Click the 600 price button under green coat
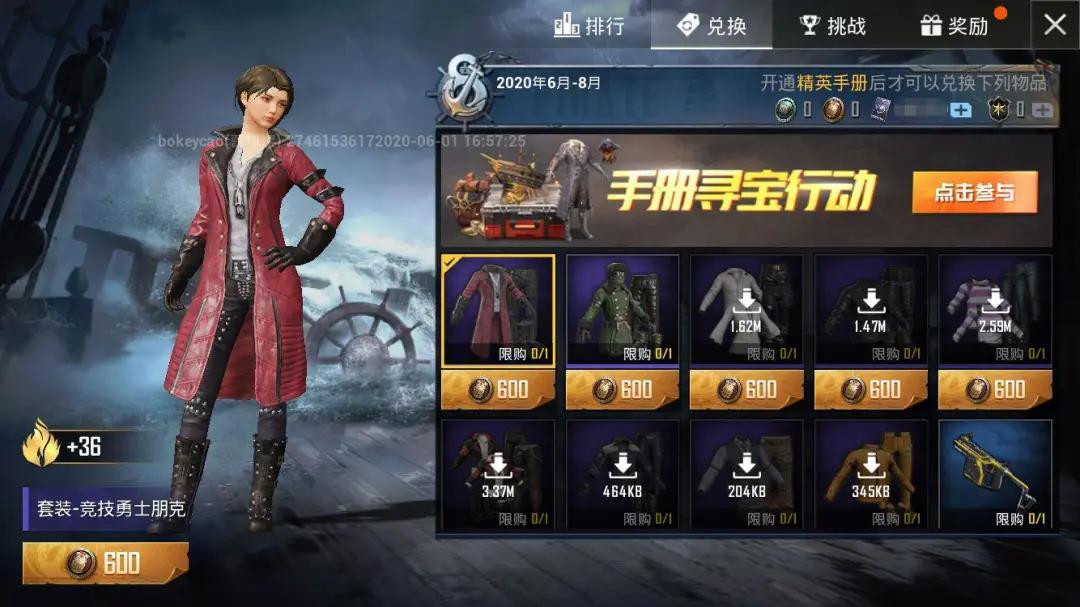1080x607 pixels. tap(622, 389)
